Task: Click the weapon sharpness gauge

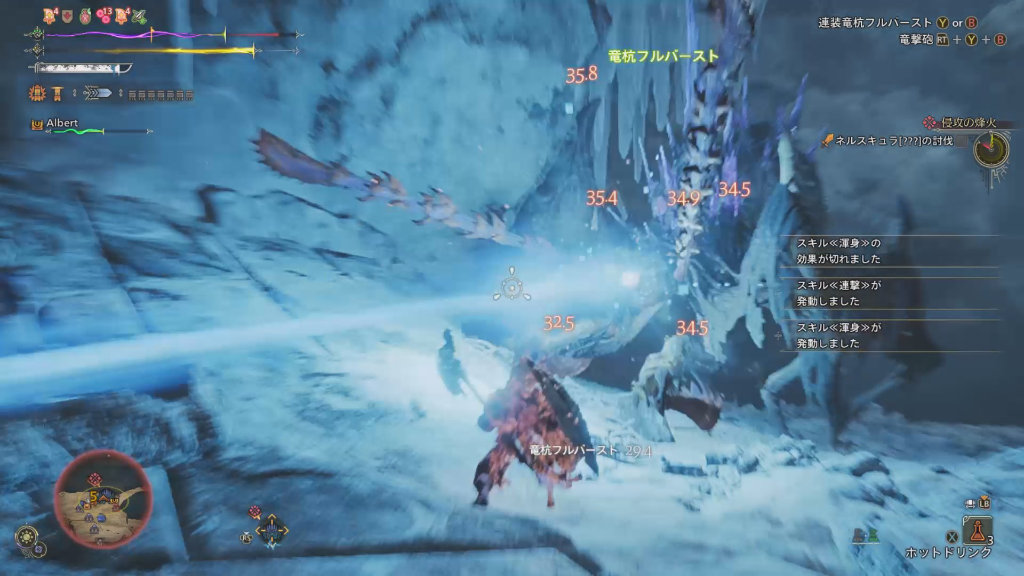Action: click(x=82, y=68)
